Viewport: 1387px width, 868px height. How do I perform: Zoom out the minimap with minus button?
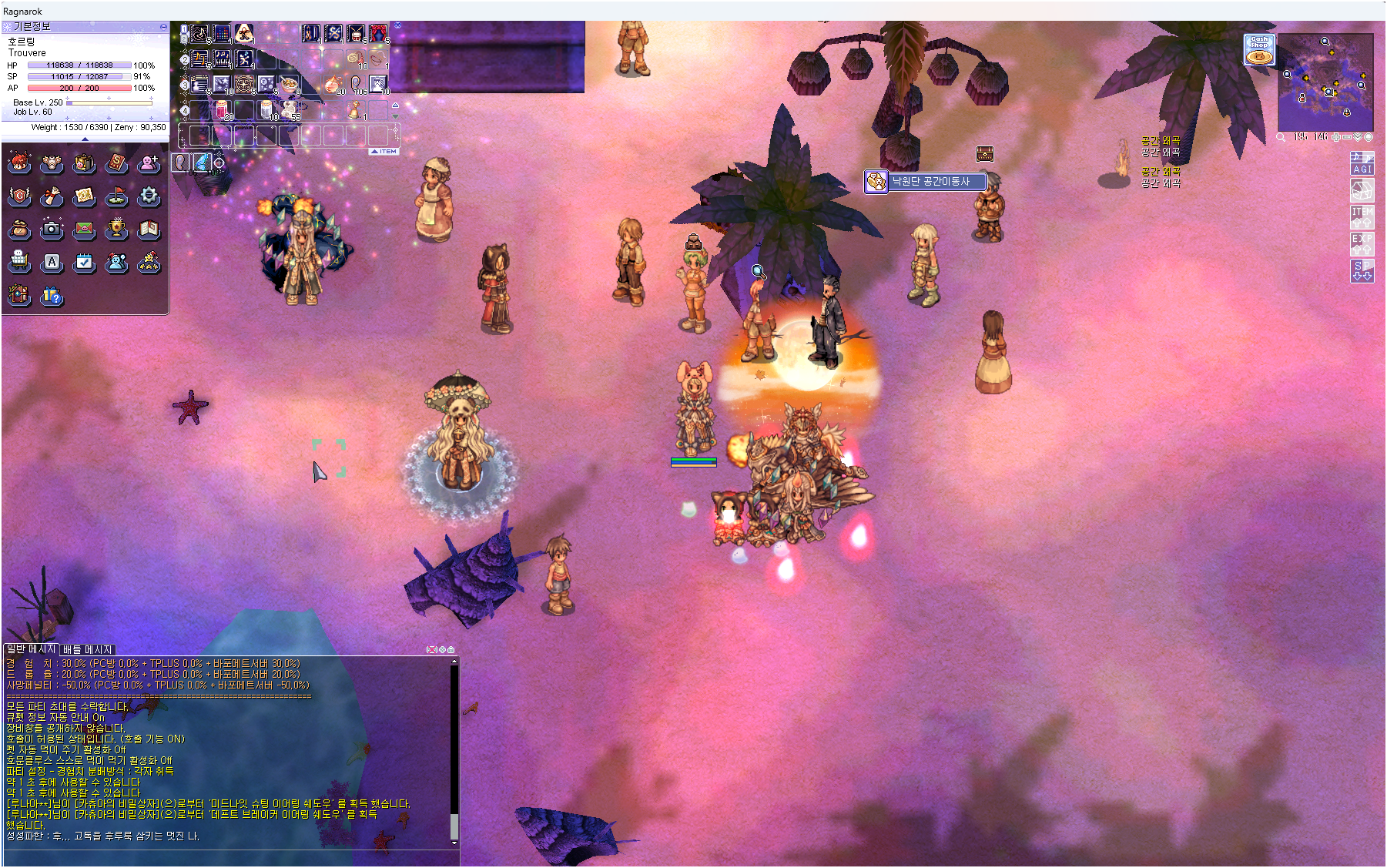(x=1347, y=137)
